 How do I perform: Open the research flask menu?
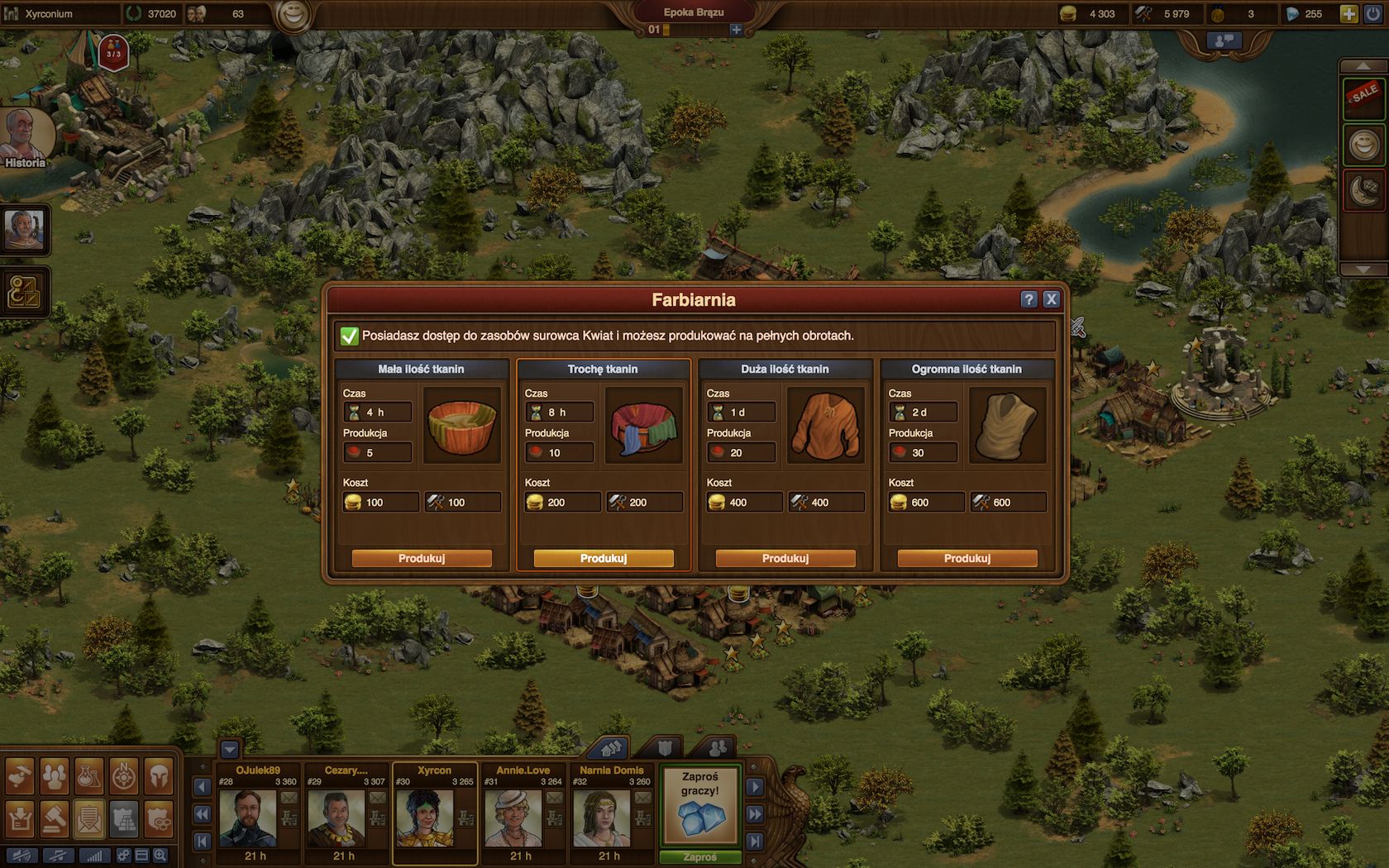click(88, 776)
